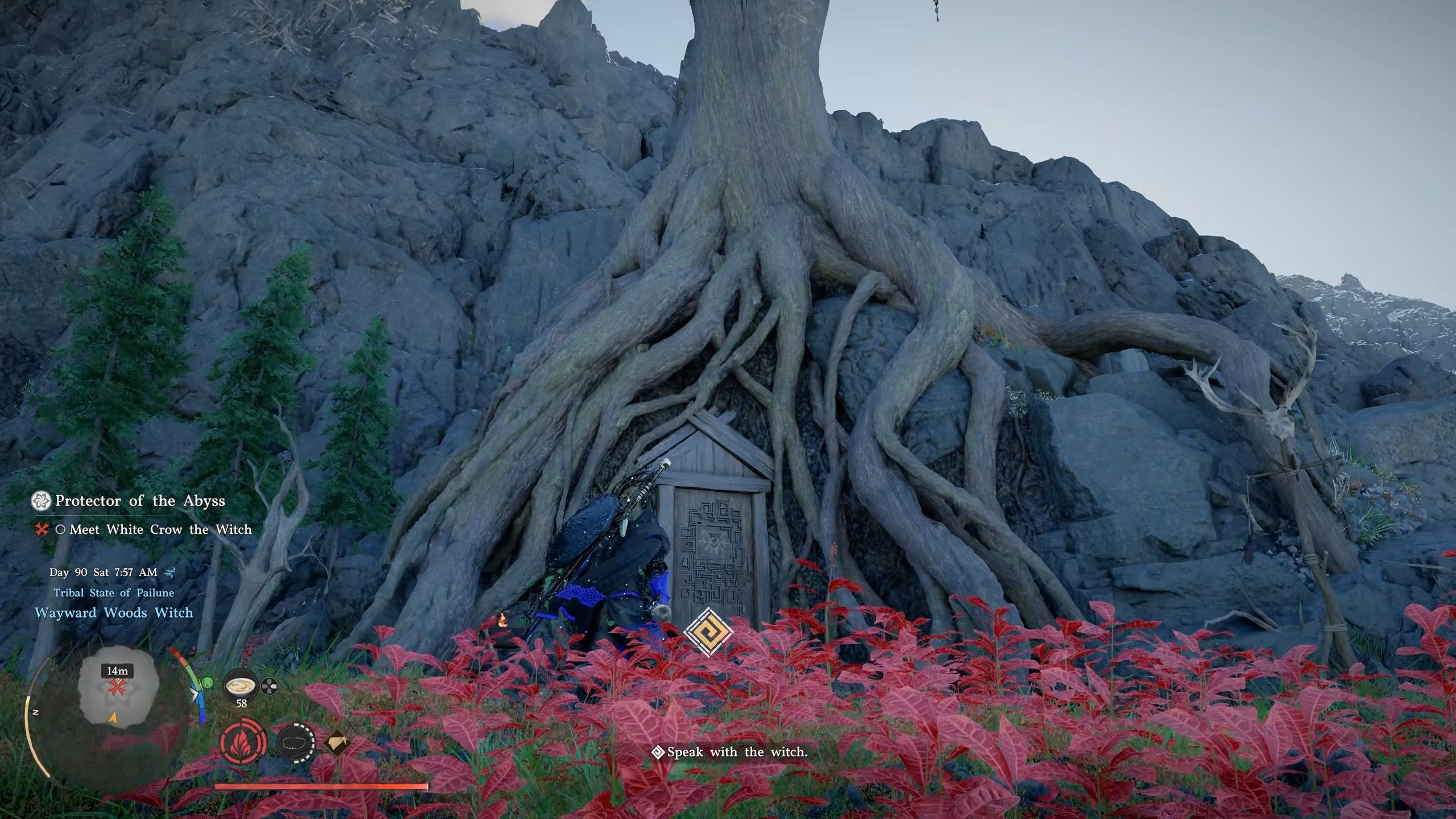Click the dark ring skill icon

click(296, 743)
